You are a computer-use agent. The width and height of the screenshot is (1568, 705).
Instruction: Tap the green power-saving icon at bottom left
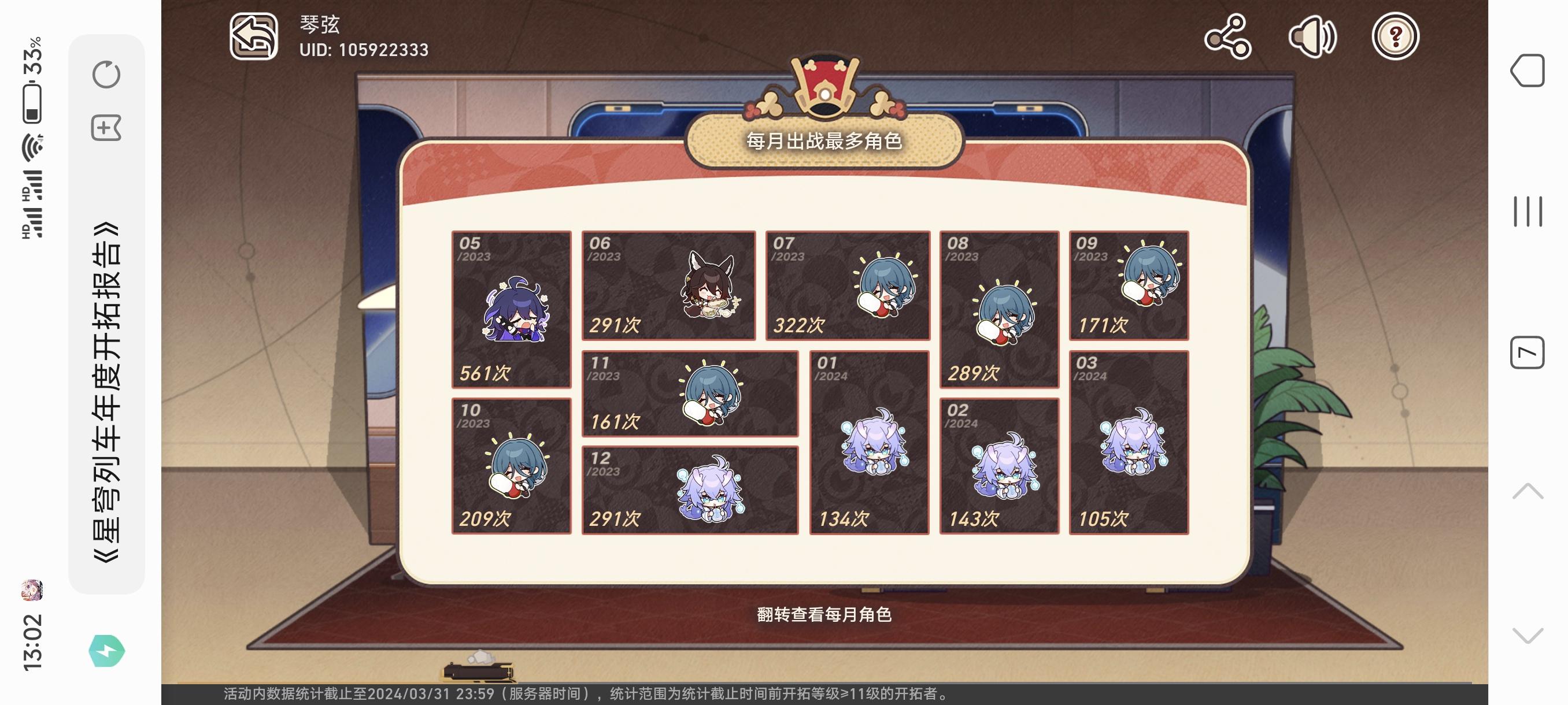click(x=107, y=650)
